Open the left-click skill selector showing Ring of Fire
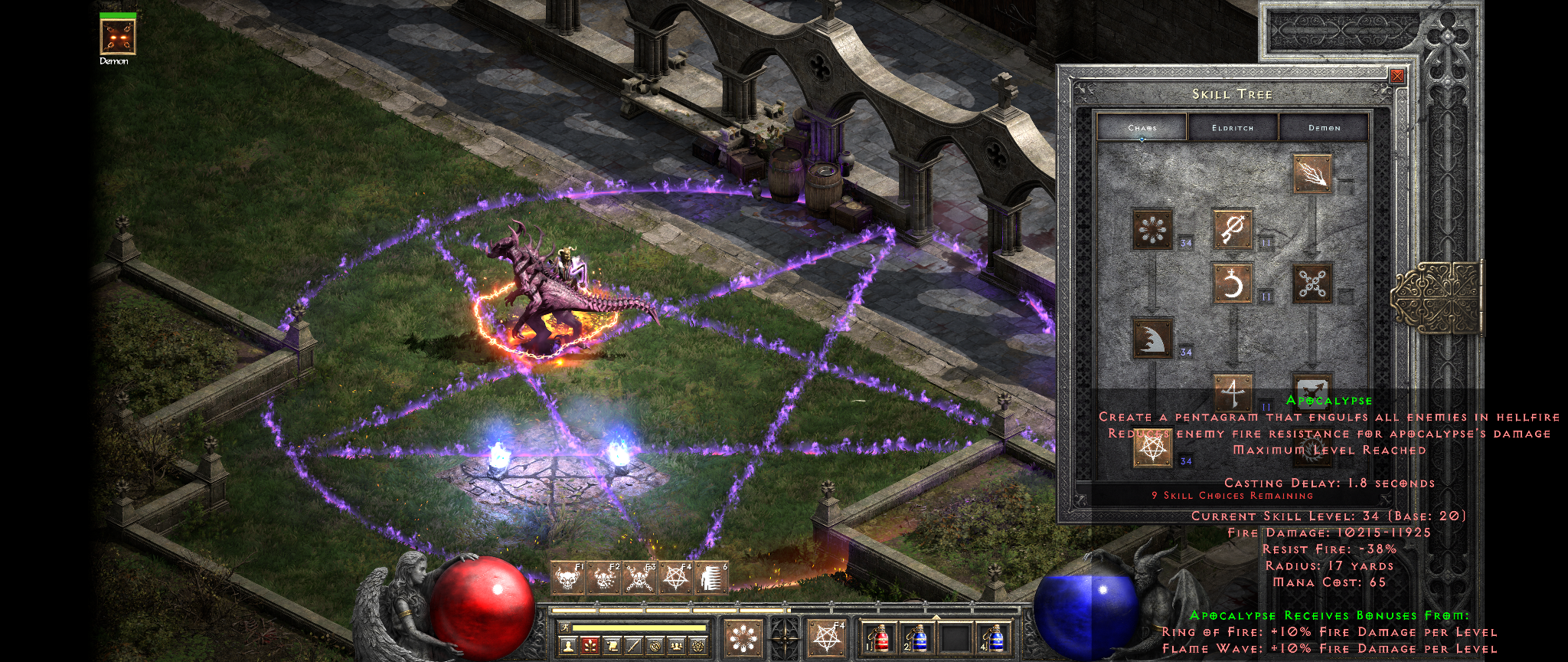The width and height of the screenshot is (1568, 662). (743, 637)
